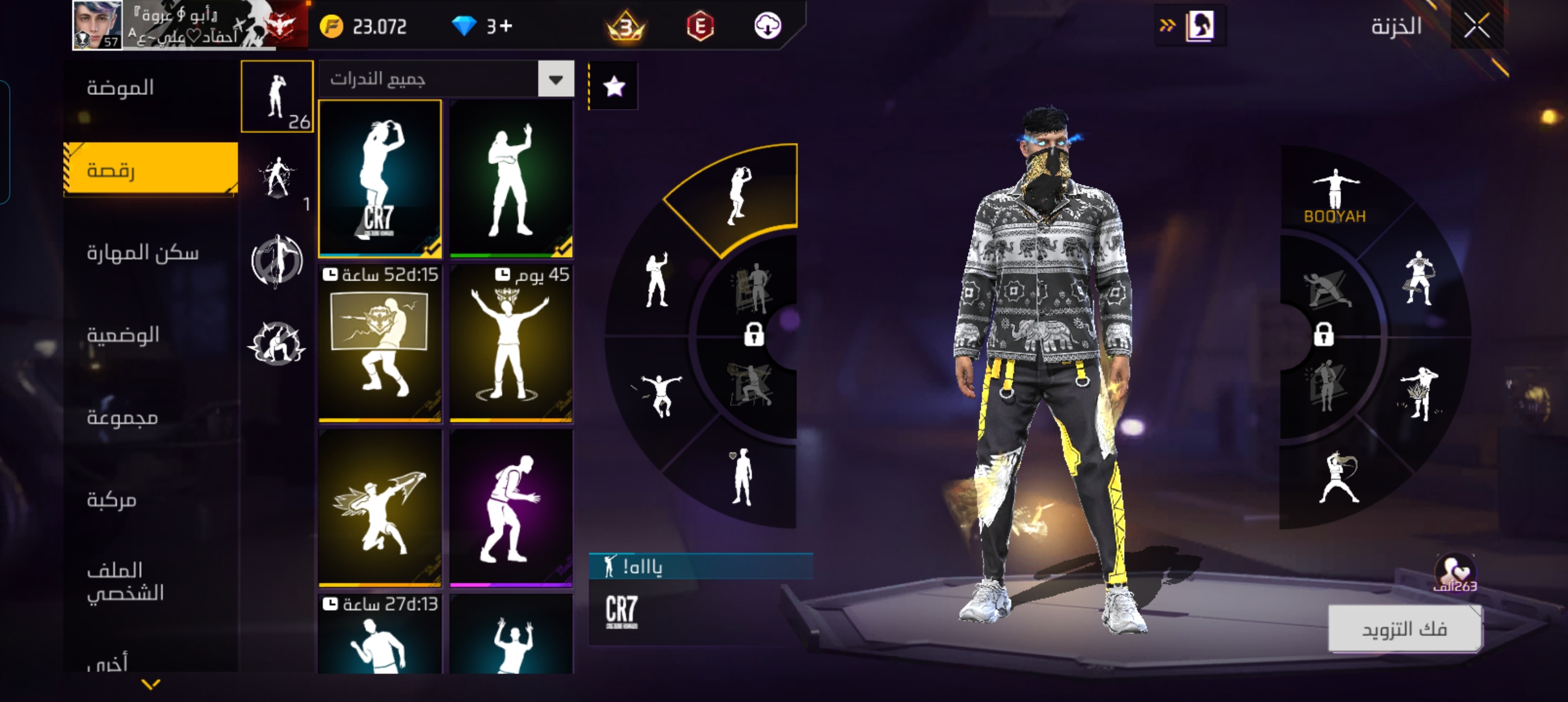Pick the green-glow dance emote tile
The width and height of the screenshot is (1568, 702).
[x=511, y=179]
